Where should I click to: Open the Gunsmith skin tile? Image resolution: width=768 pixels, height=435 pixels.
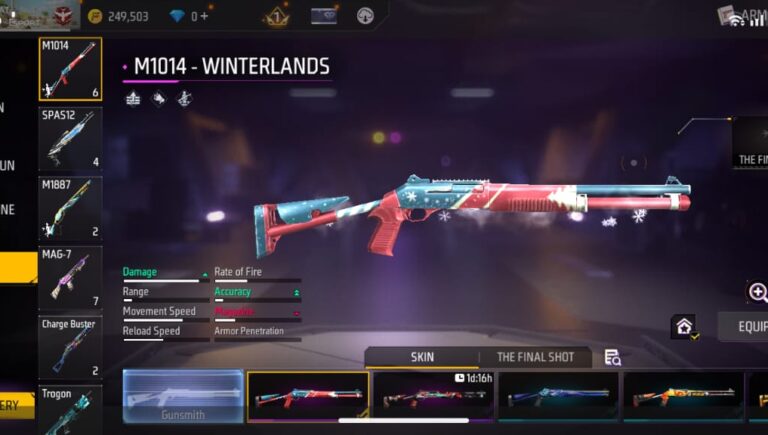(183, 396)
